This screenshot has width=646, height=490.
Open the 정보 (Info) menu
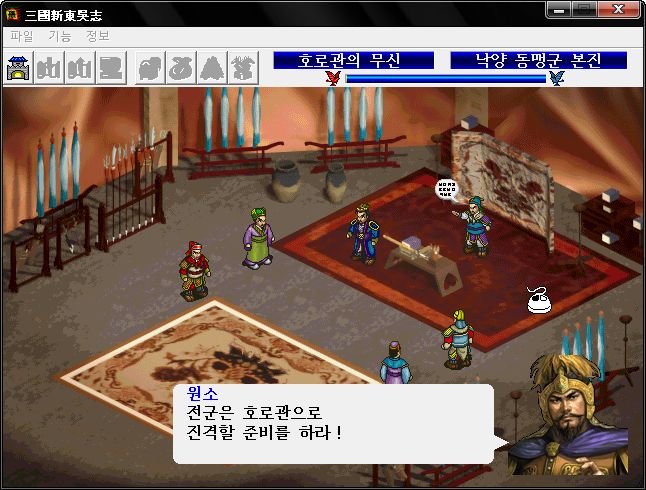click(98, 36)
